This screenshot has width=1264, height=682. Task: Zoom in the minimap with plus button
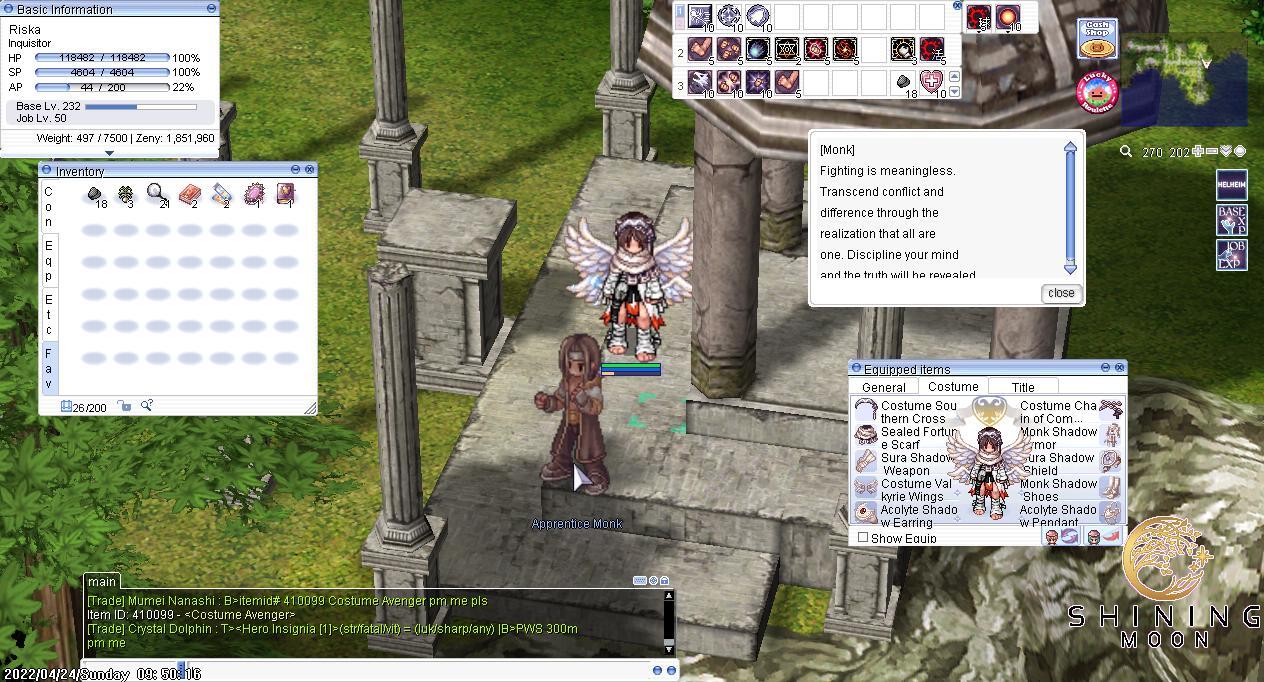pos(1197,152)
